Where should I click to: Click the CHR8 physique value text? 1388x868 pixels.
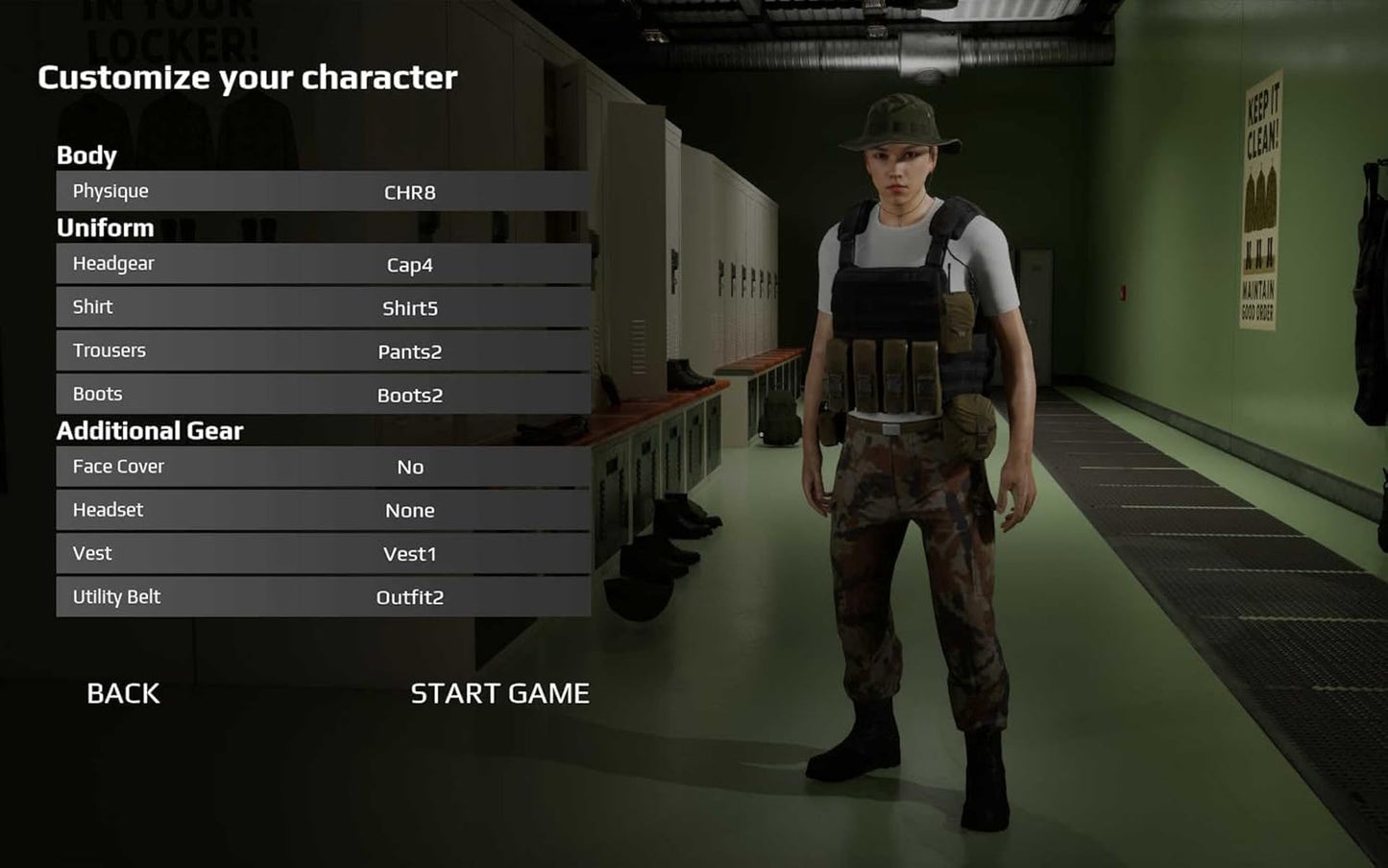tap(410, 191)
